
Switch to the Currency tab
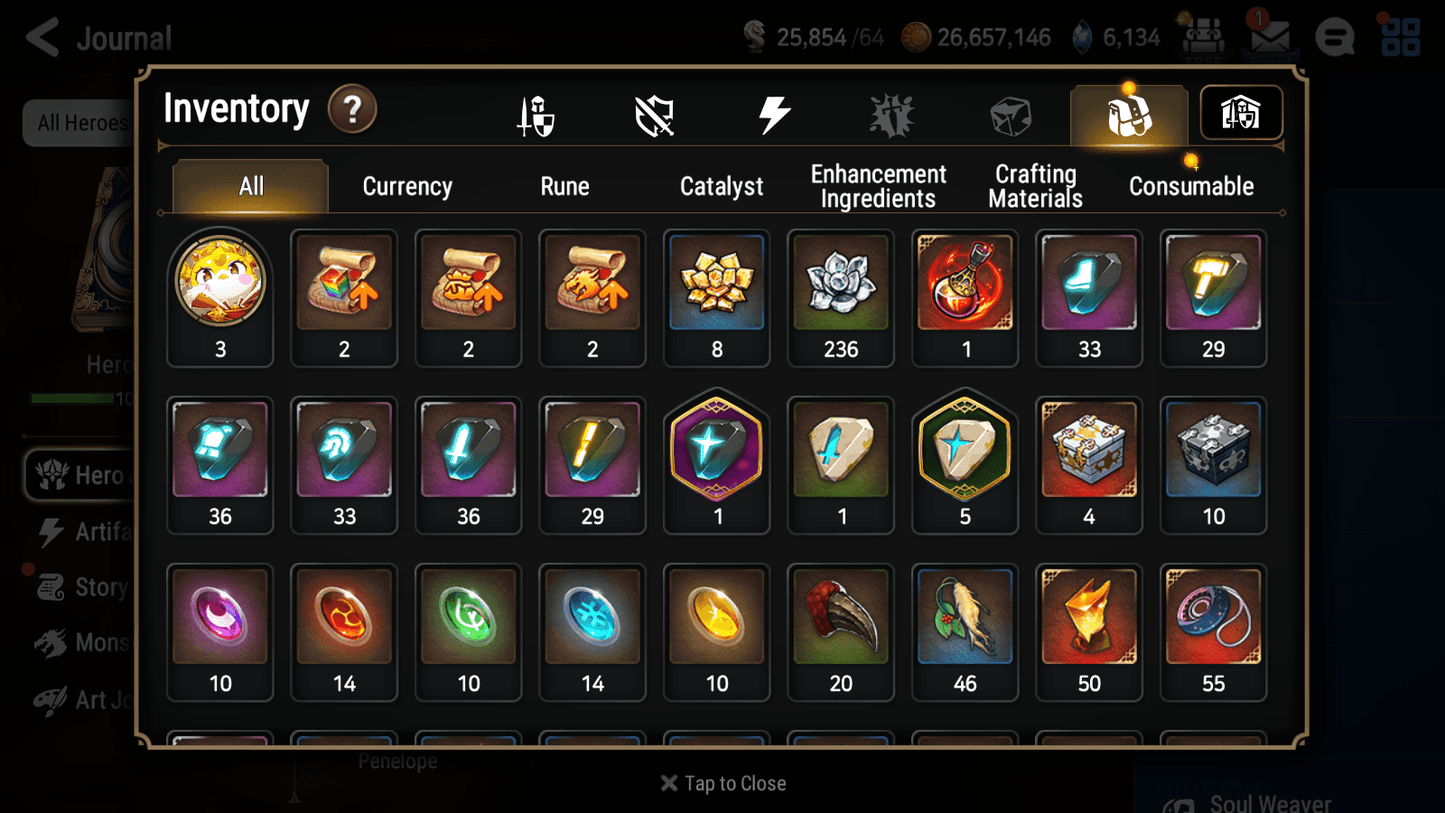pyautogui.click(x=406, y=186)
